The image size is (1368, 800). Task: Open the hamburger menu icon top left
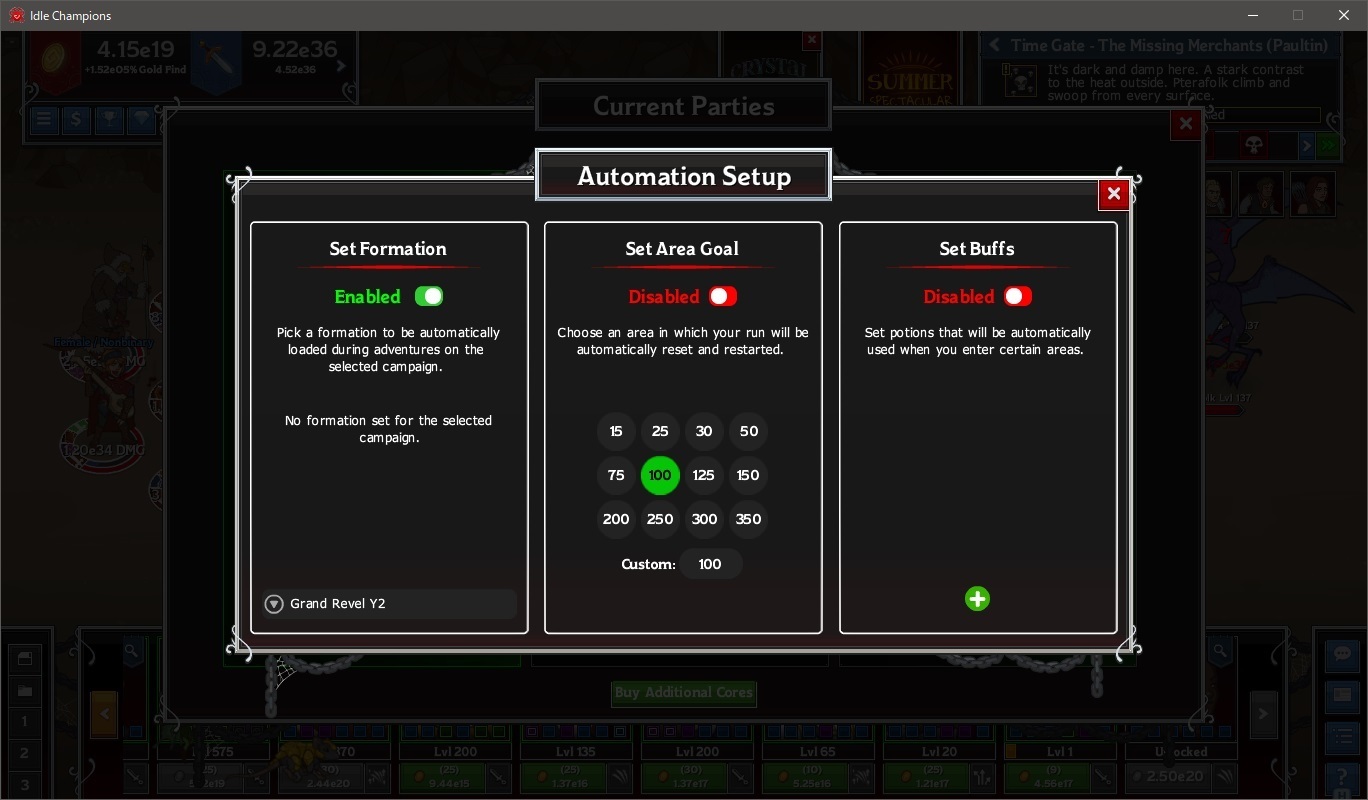[x=43, y=120]
